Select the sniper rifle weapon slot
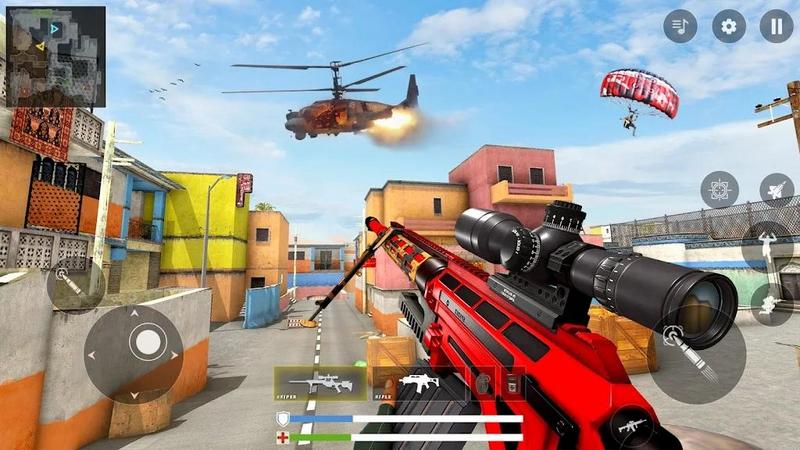800x450 pixels. click(x=319, y=382)
